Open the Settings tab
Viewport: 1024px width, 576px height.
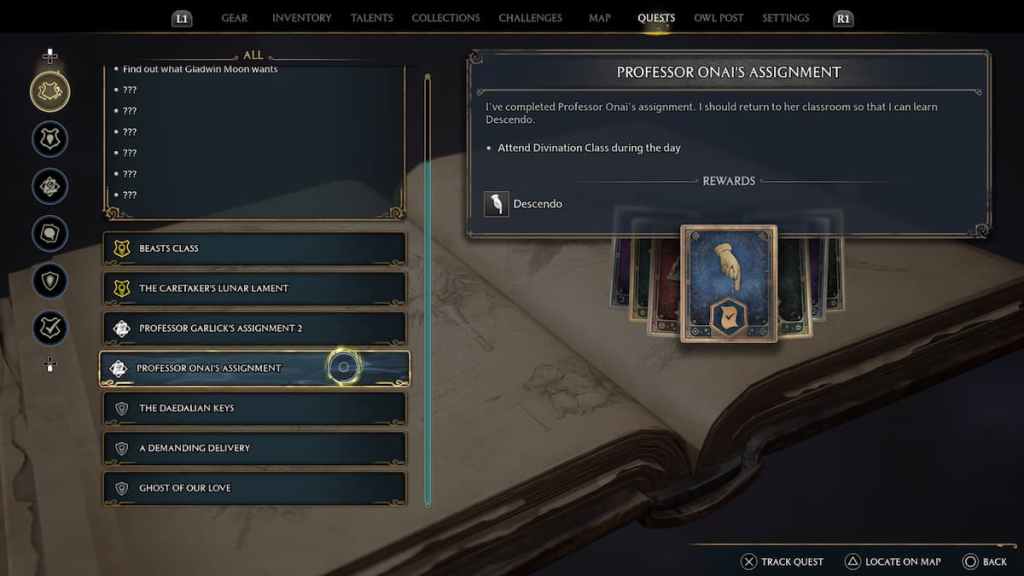pos(786,18)
